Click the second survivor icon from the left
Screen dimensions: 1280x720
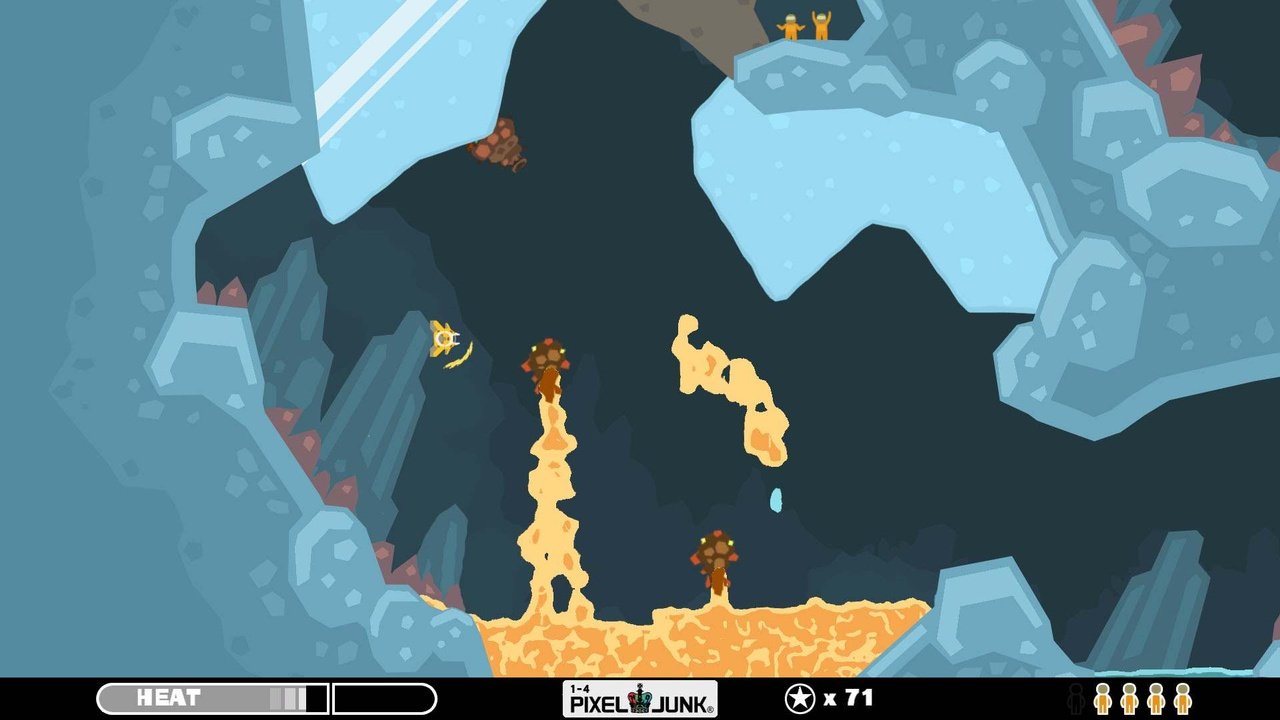[x=1129, y=699]
